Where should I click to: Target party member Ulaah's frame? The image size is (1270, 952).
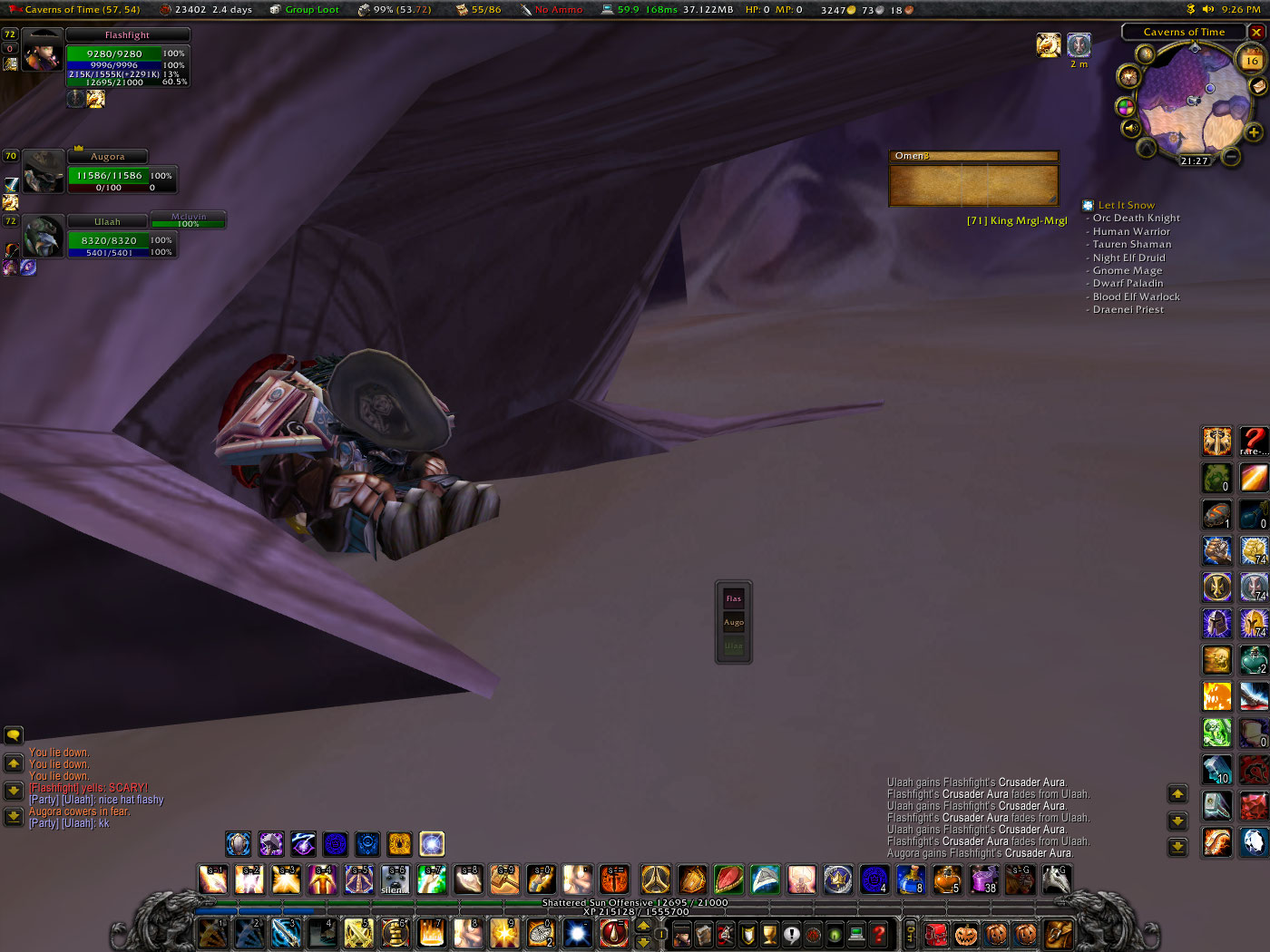click(108, 238)
